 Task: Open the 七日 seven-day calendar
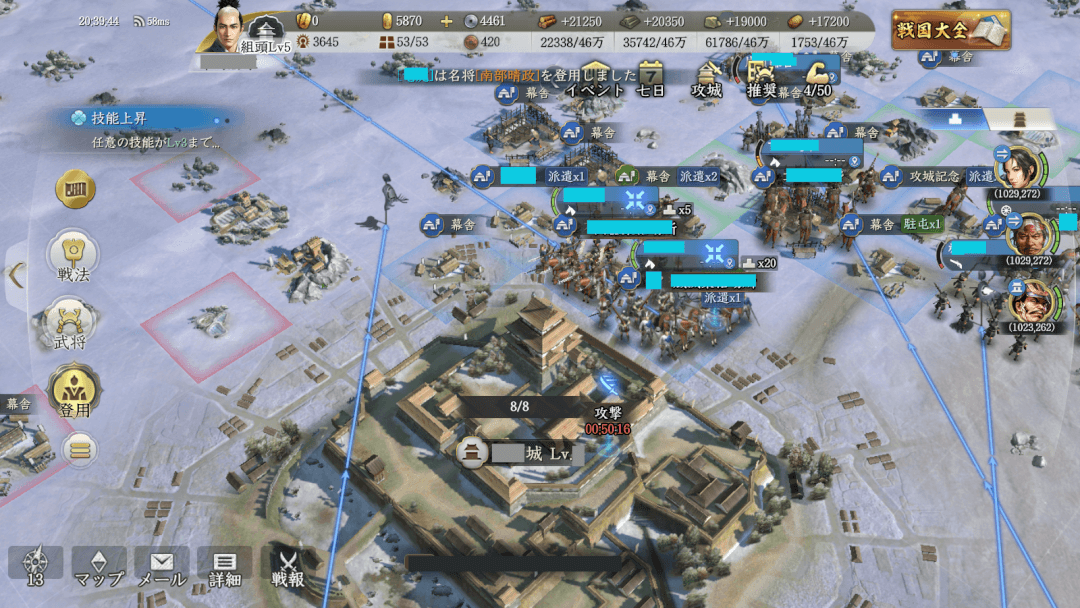click(x=651, y=78)
